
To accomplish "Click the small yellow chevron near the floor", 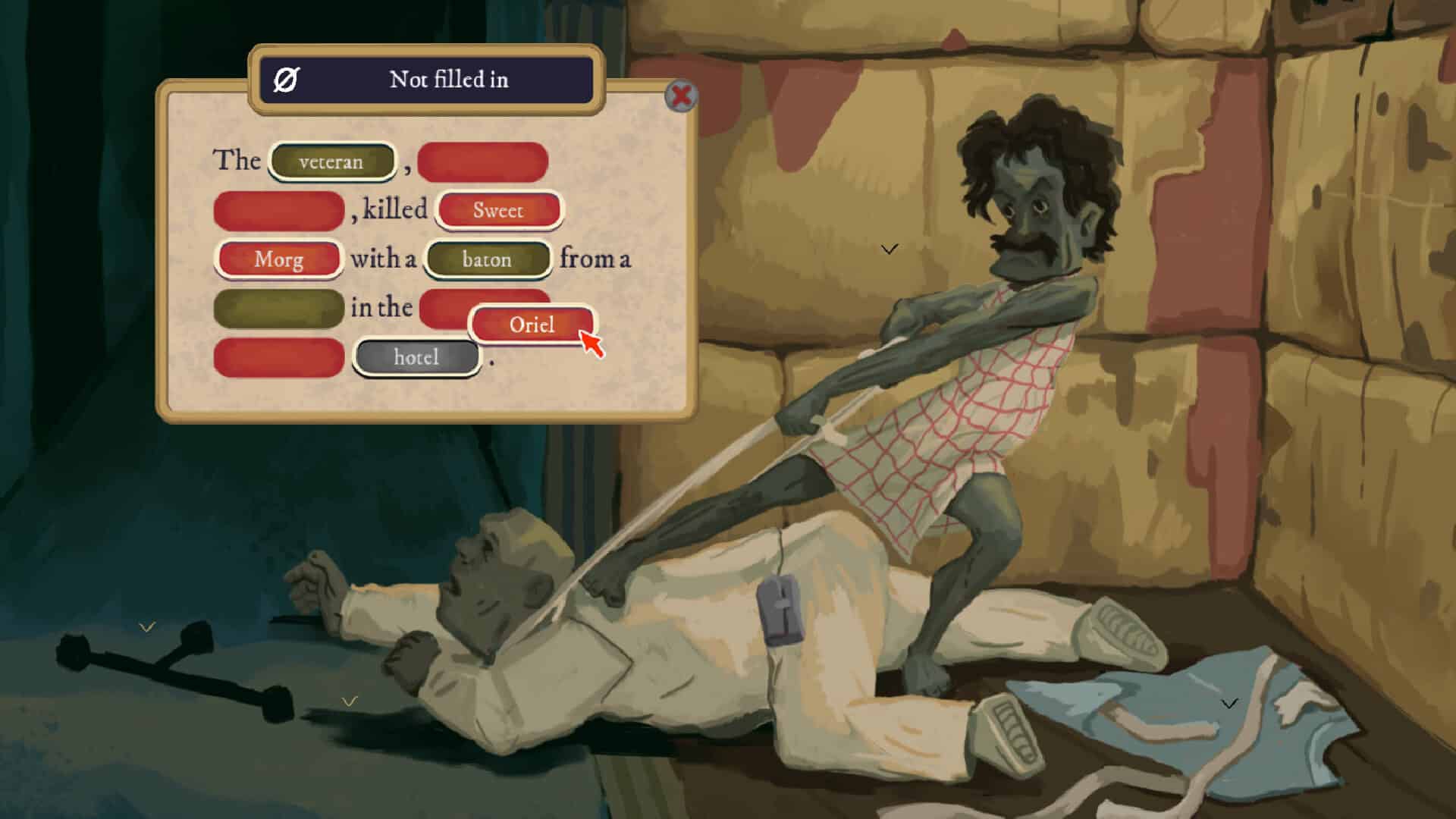I will click(x=350, y=701).
